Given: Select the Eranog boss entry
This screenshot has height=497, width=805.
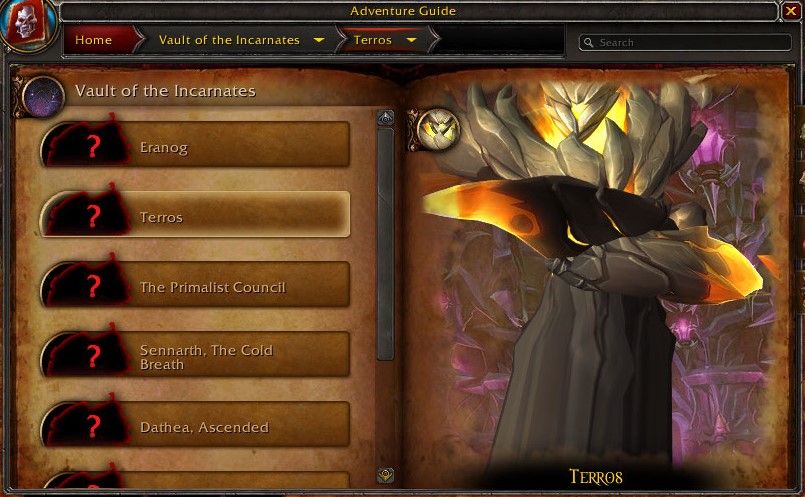Looking at the screenshot, I should [195, 147].
